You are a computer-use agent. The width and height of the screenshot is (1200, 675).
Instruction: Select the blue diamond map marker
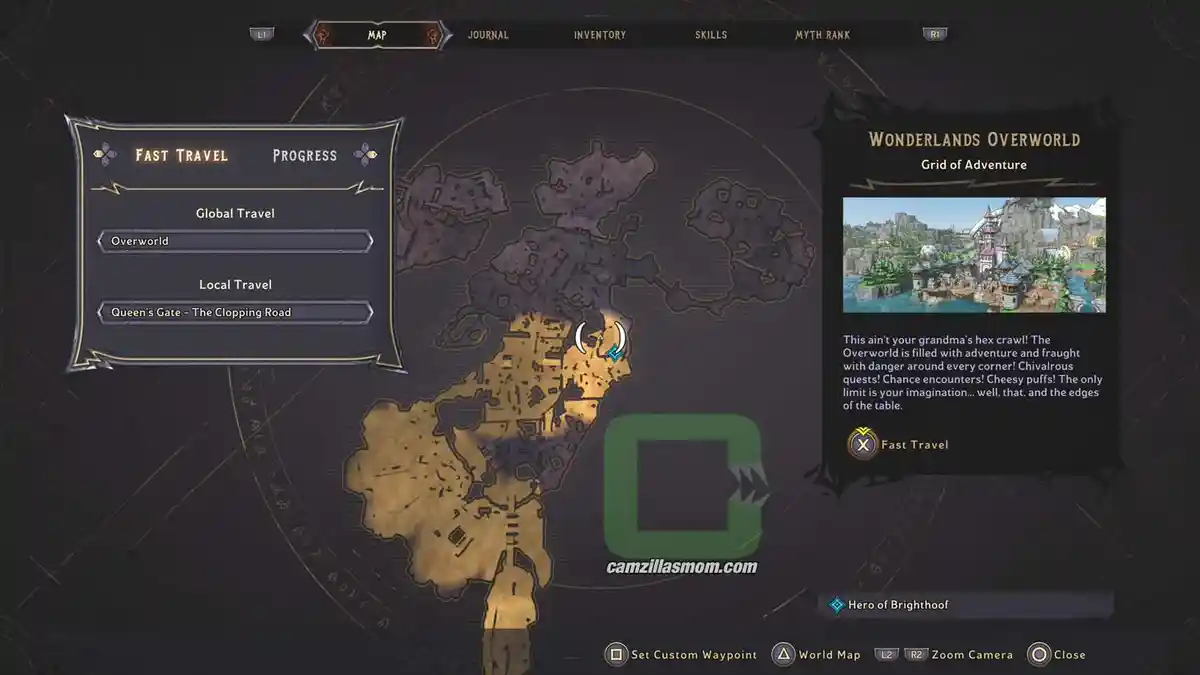click(614, 353)
